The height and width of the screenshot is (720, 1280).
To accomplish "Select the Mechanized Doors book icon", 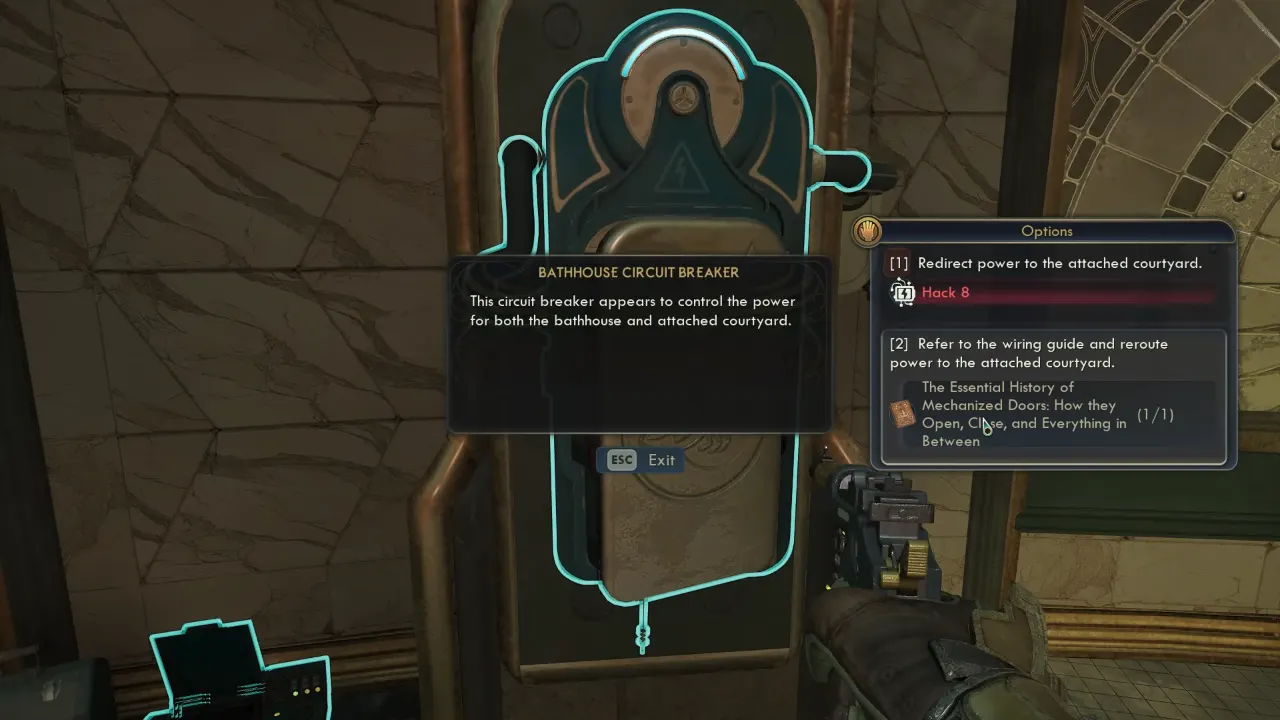I will (901, 413).
